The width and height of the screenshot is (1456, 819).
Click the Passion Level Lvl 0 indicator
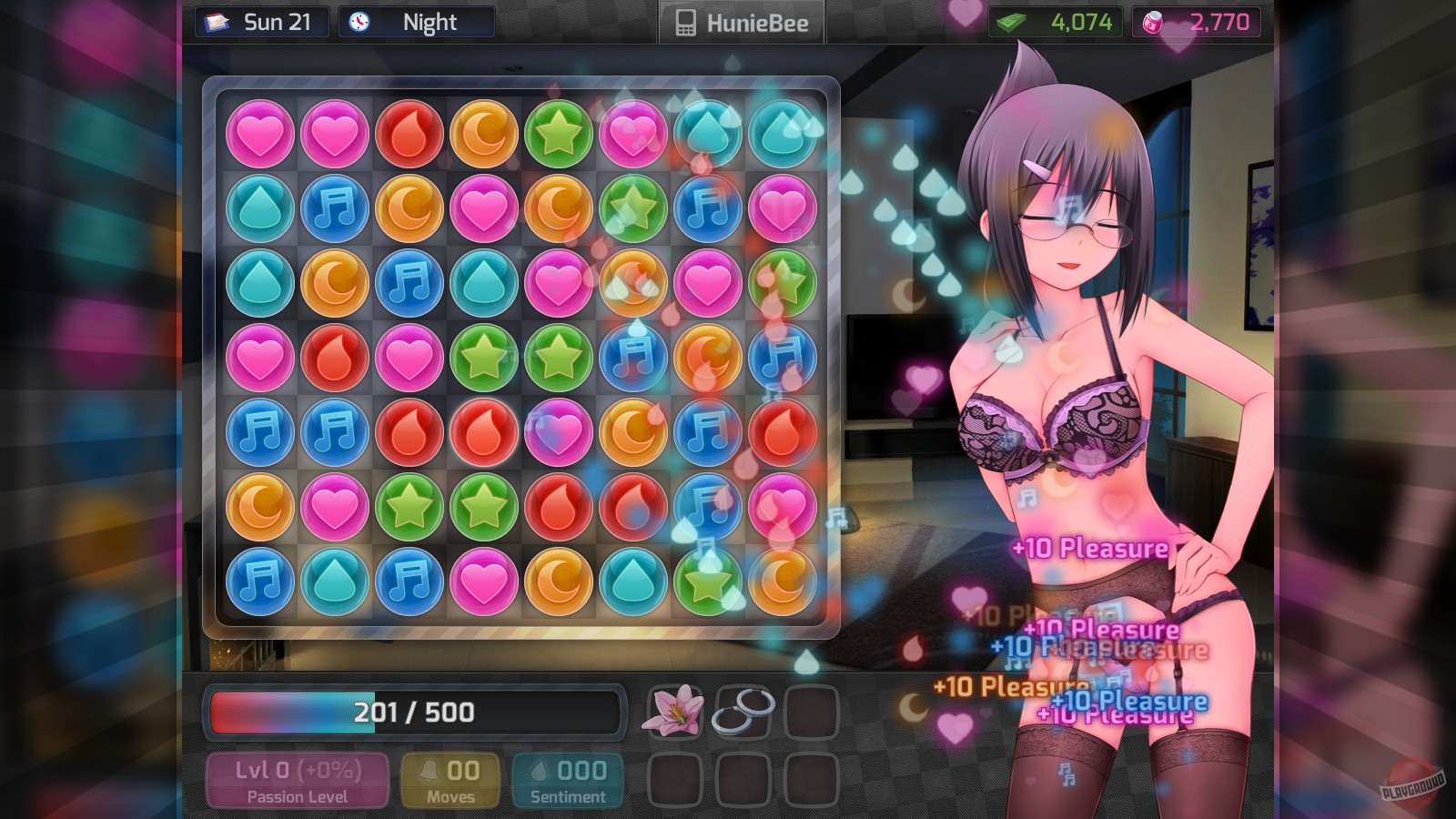(297, 778)
